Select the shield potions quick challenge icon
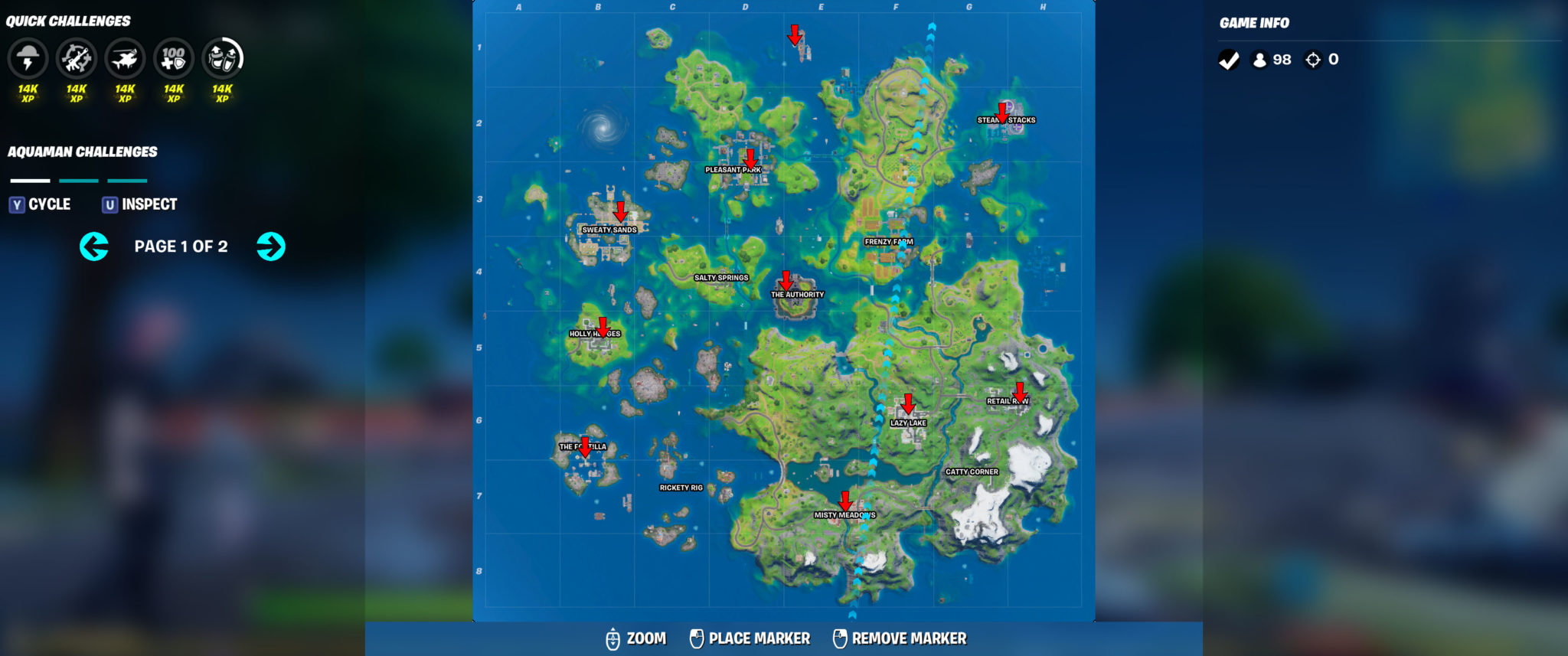The width and height of the screenshot is (1568, 656). pos(224,58)
